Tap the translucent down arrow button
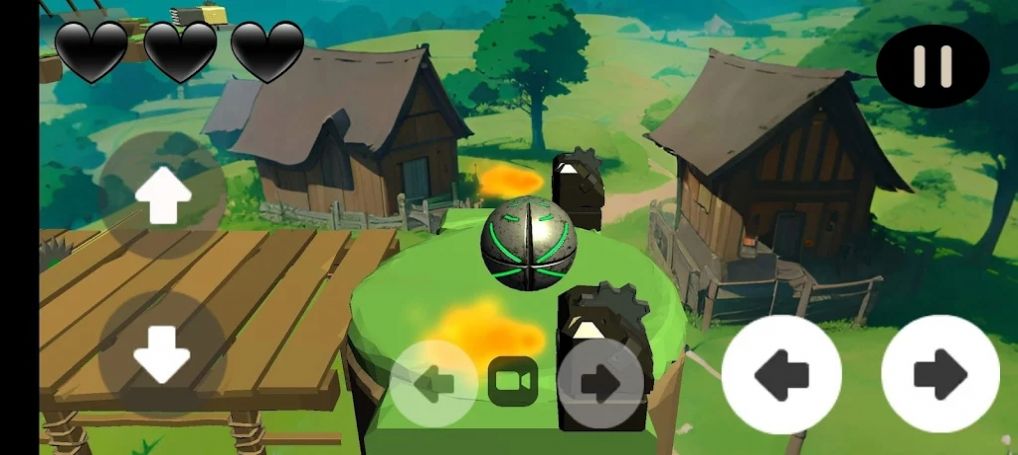The image size is (1018, 455). (162, 355)
